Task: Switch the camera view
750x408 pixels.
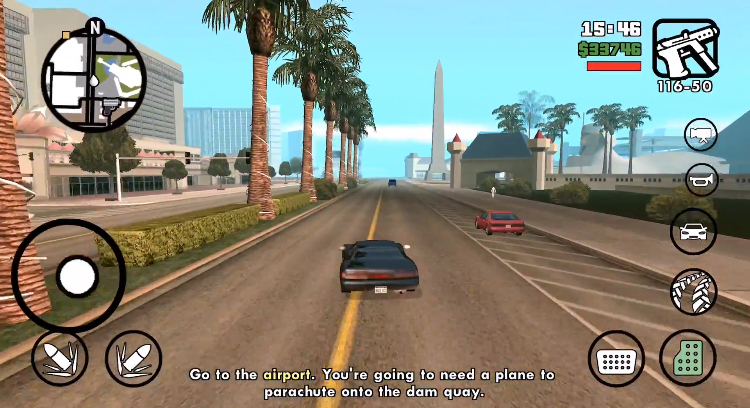Action: point(701,135)
